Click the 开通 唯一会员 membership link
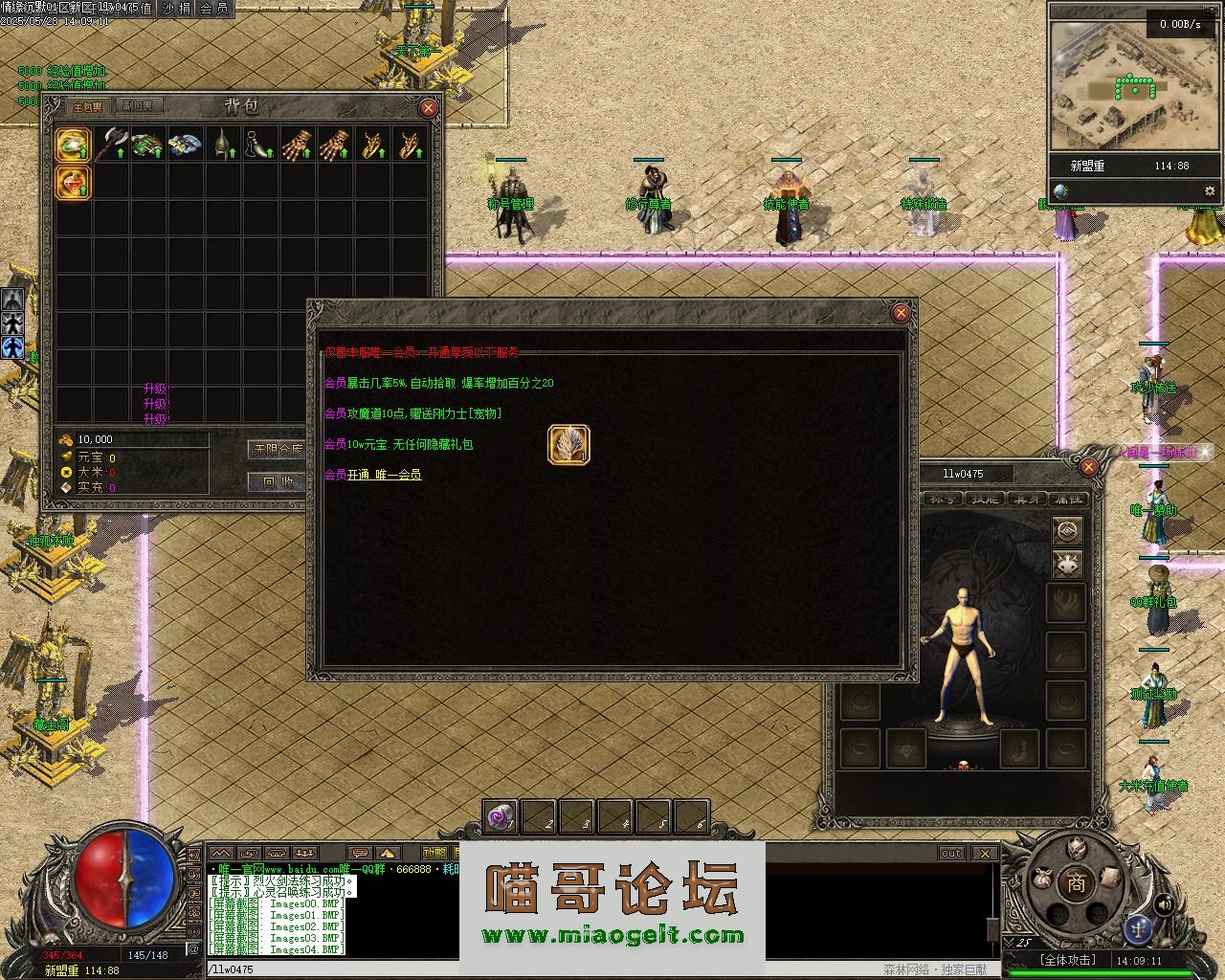The width and height of the screenshot is (1225, 980). click(x=384, y=475)
